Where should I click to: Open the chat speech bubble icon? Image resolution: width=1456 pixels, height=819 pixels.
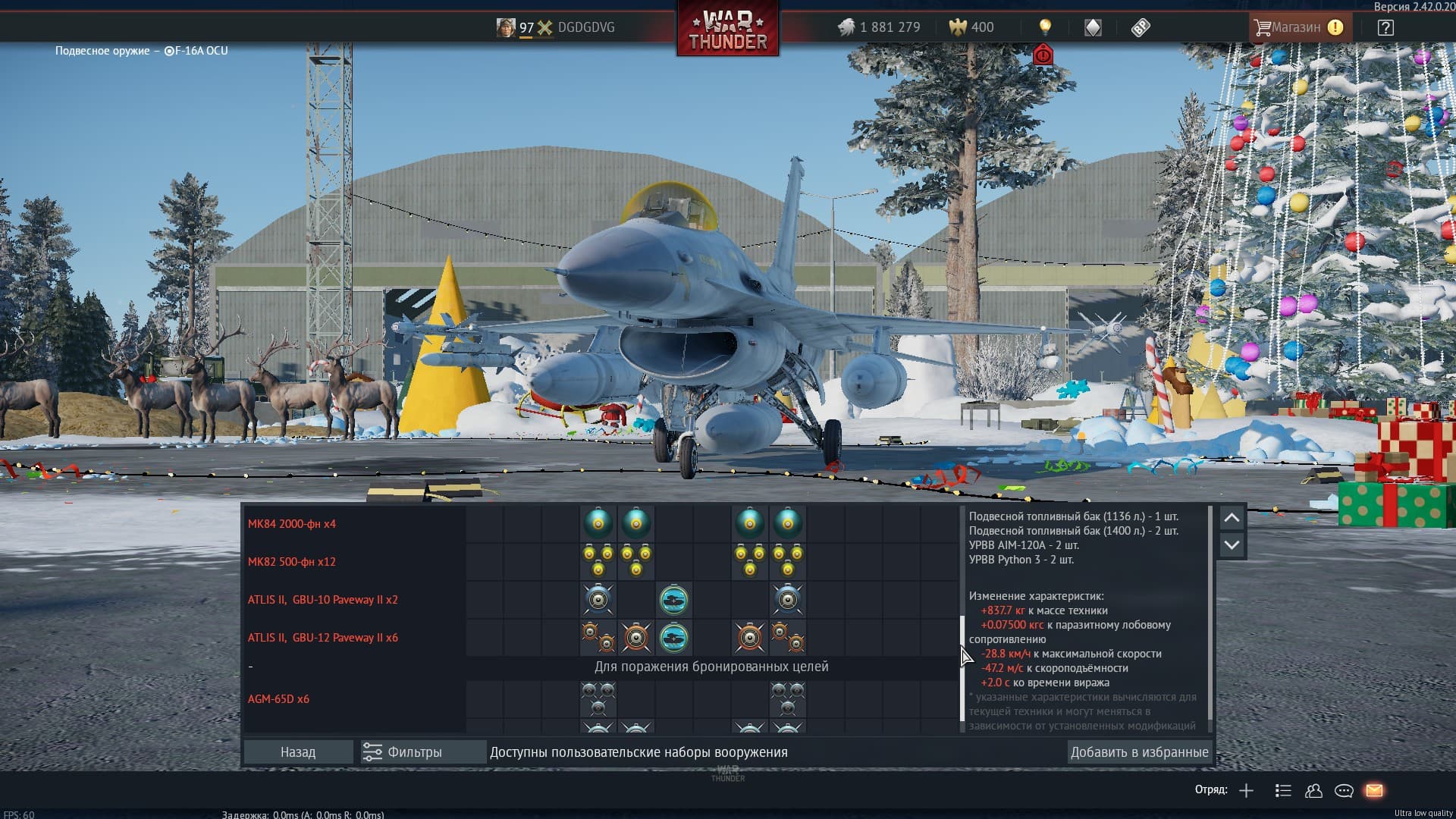[1344, 790]
